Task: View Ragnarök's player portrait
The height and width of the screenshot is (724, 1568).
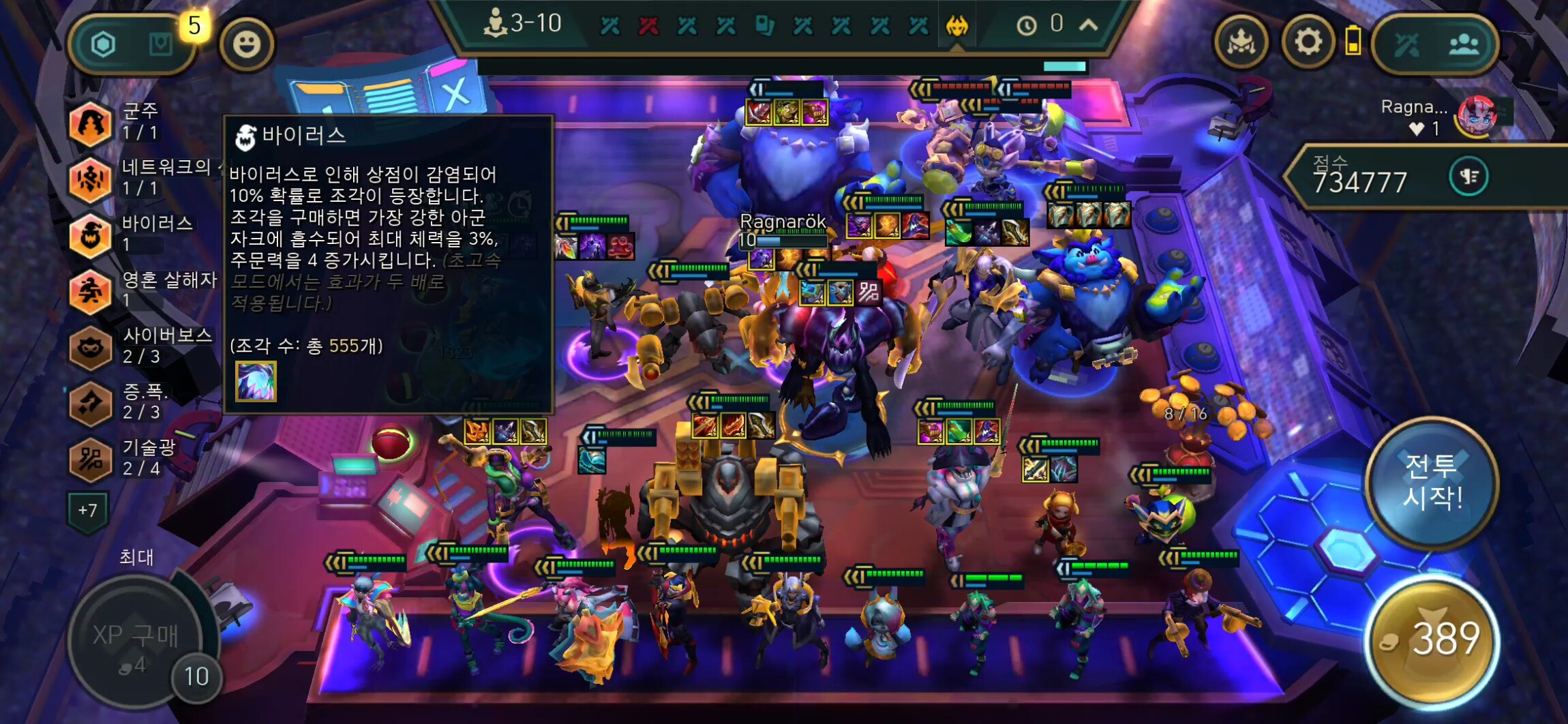Action: [1477, 116]
